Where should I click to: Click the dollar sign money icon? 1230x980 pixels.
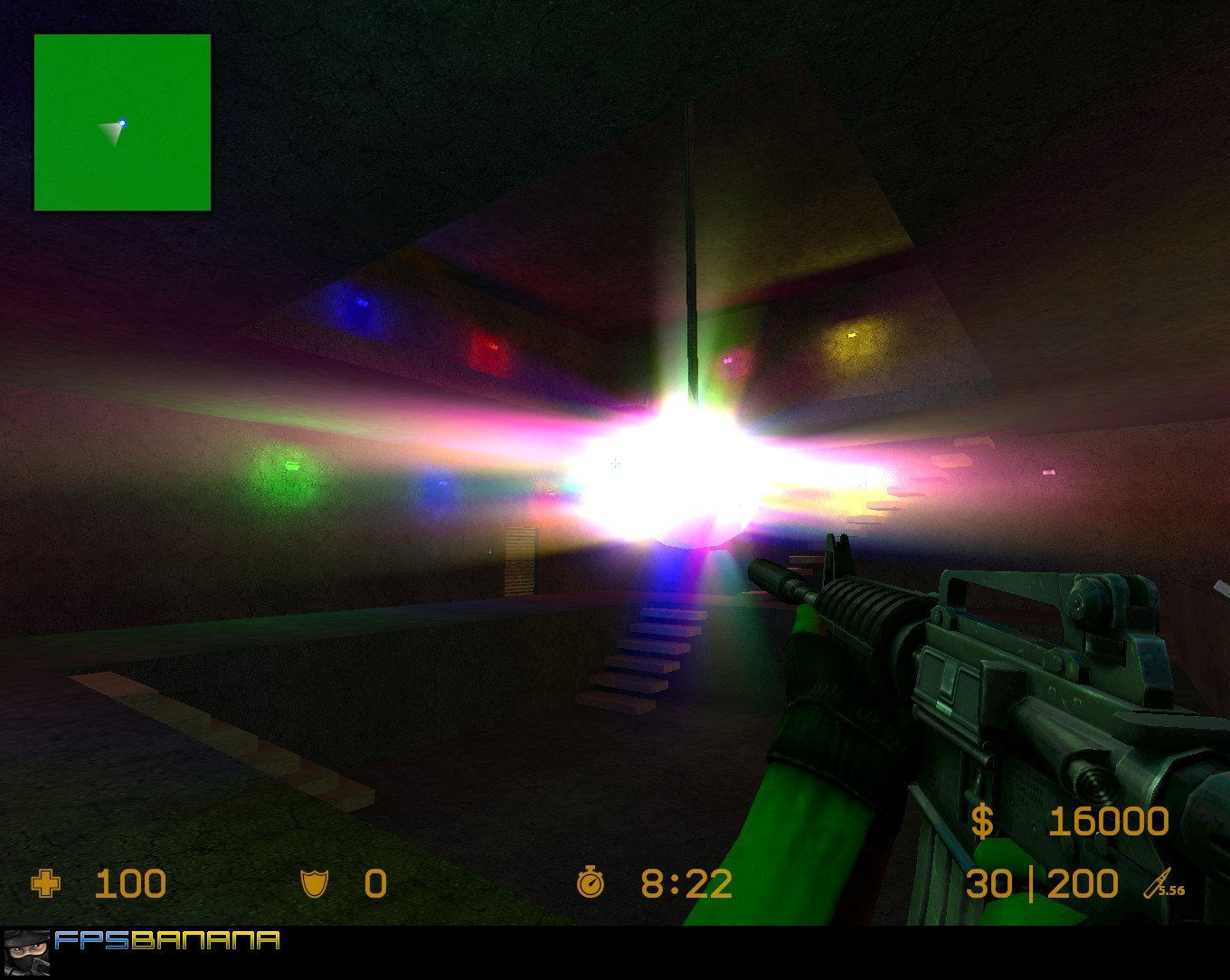point(981,821)
